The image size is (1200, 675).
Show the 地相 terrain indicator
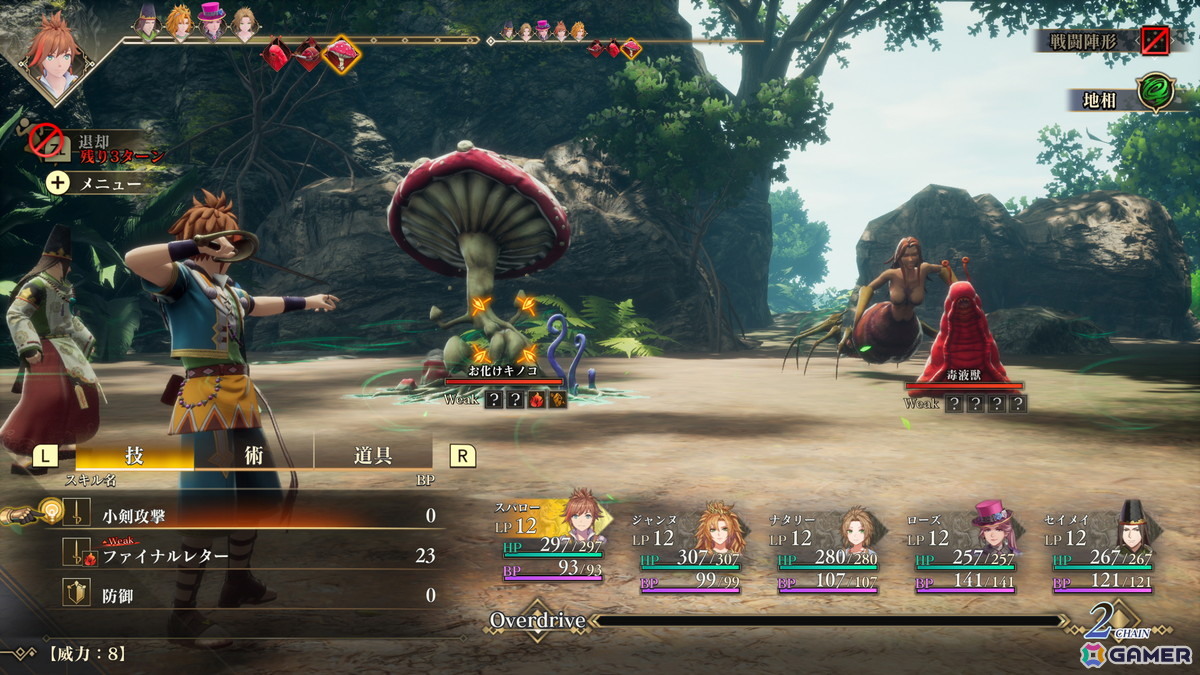(1122, 99)
